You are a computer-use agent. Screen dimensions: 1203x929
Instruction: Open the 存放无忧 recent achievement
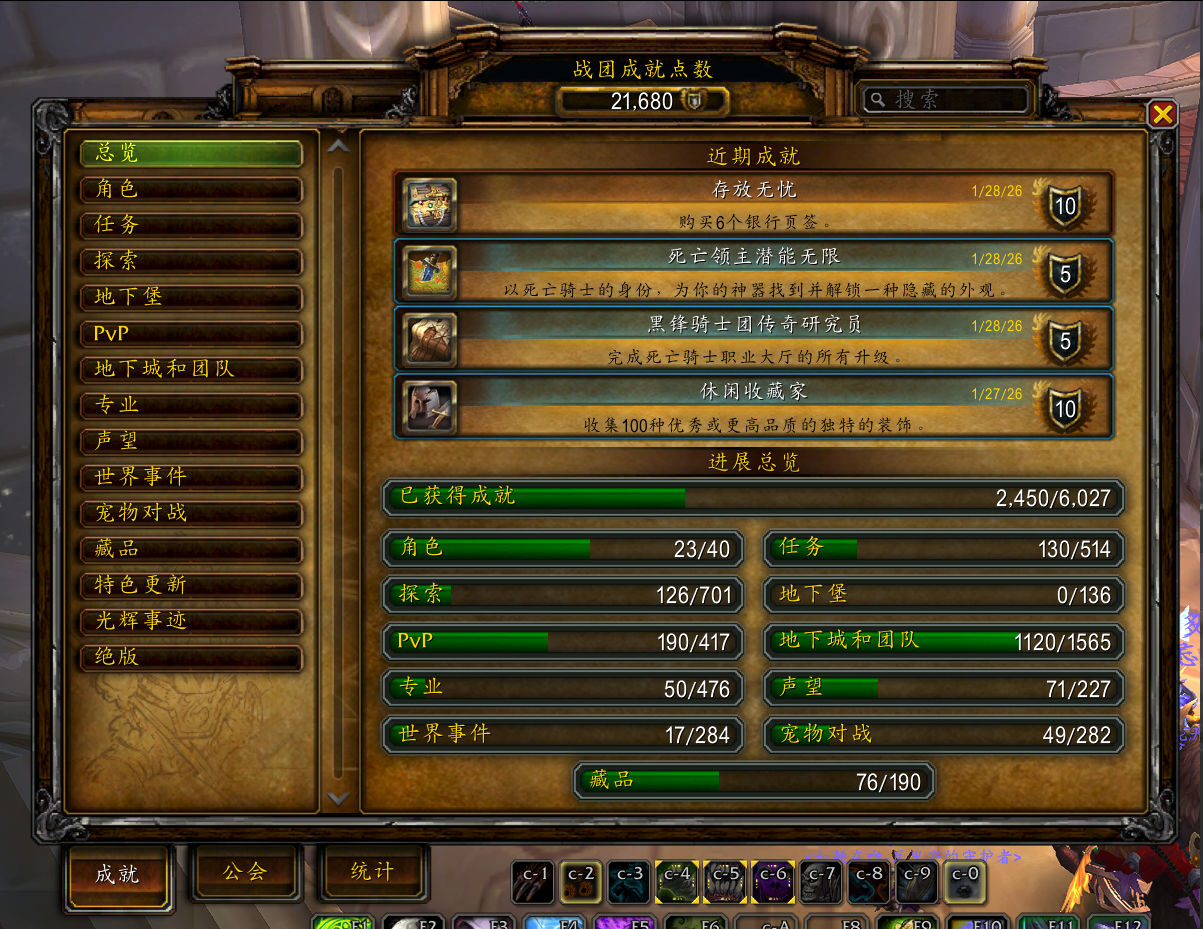click(752, 203)
